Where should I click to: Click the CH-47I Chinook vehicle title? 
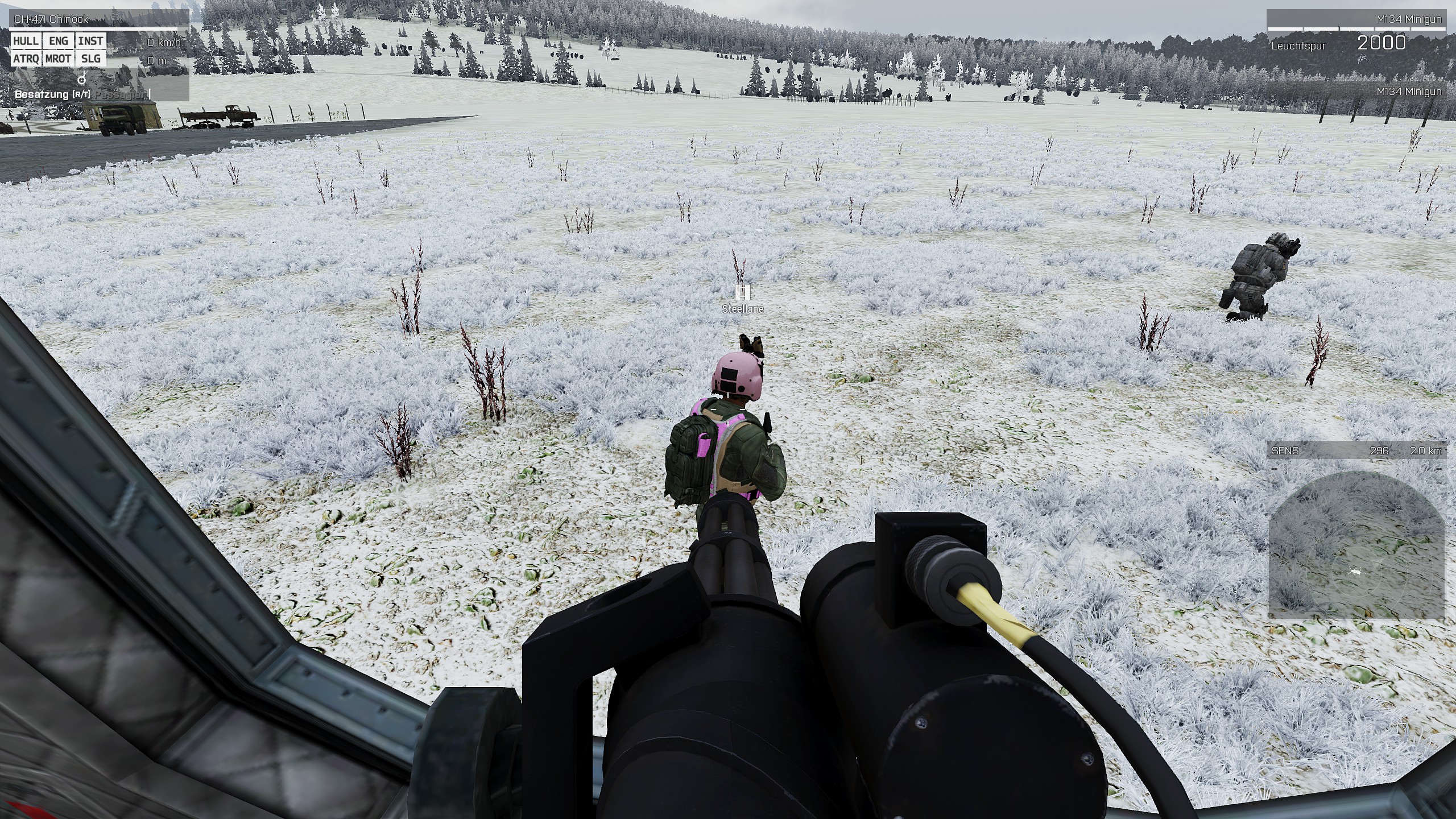tap(51, 19)
